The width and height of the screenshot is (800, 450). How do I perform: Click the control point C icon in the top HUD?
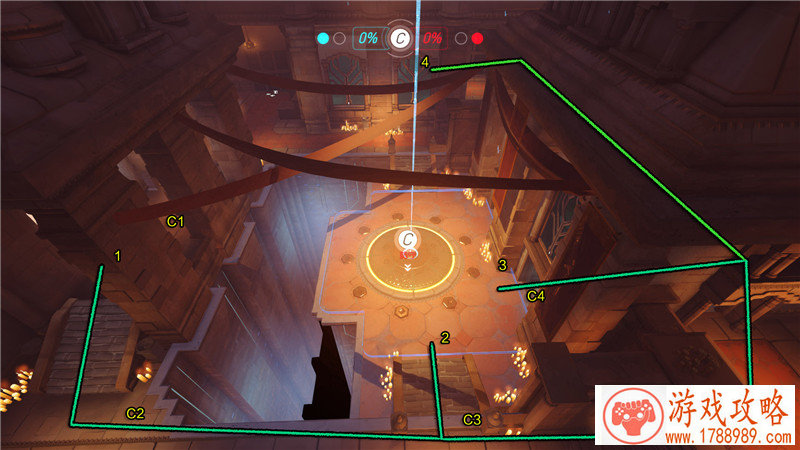coord(400,39)
